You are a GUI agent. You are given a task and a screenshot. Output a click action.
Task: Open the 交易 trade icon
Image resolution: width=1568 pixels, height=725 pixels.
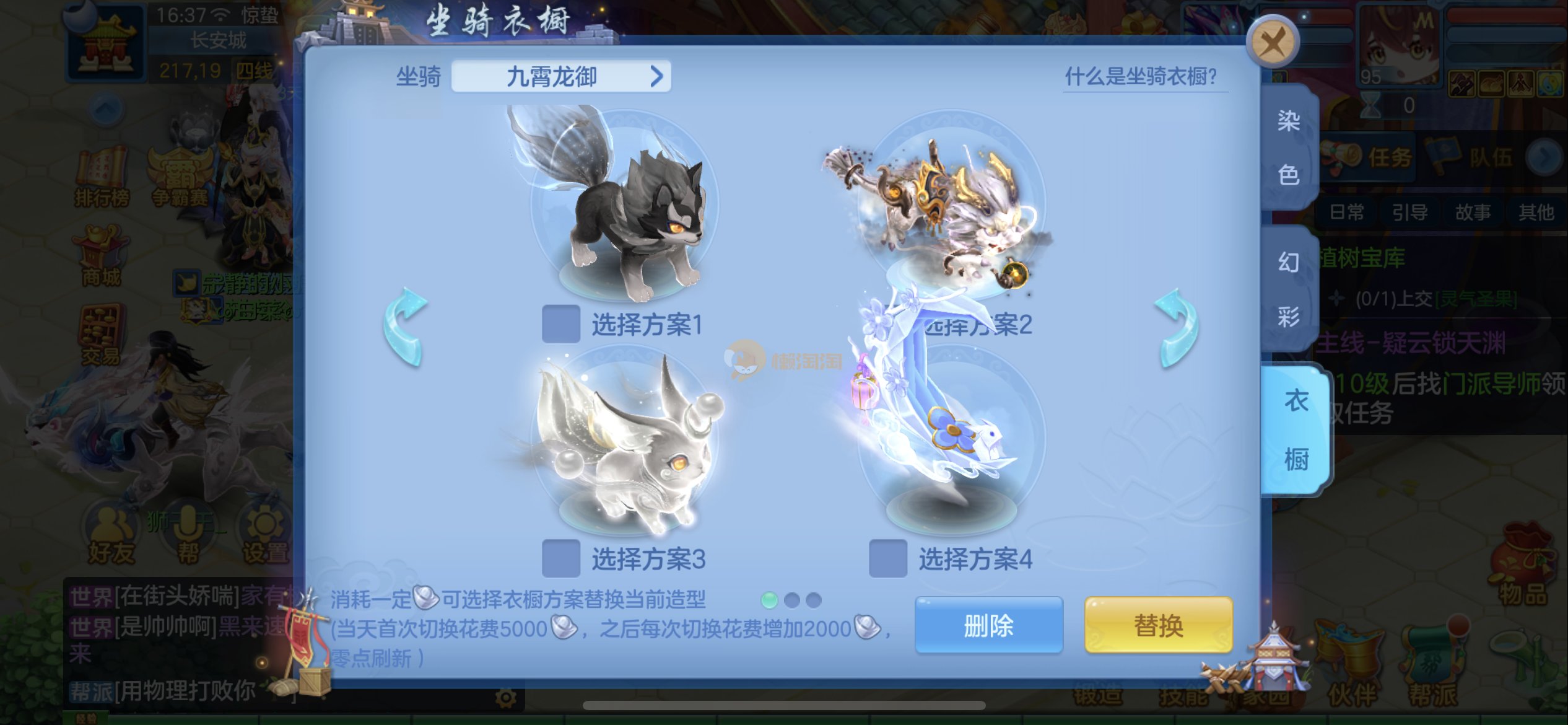tap(100, 336)
